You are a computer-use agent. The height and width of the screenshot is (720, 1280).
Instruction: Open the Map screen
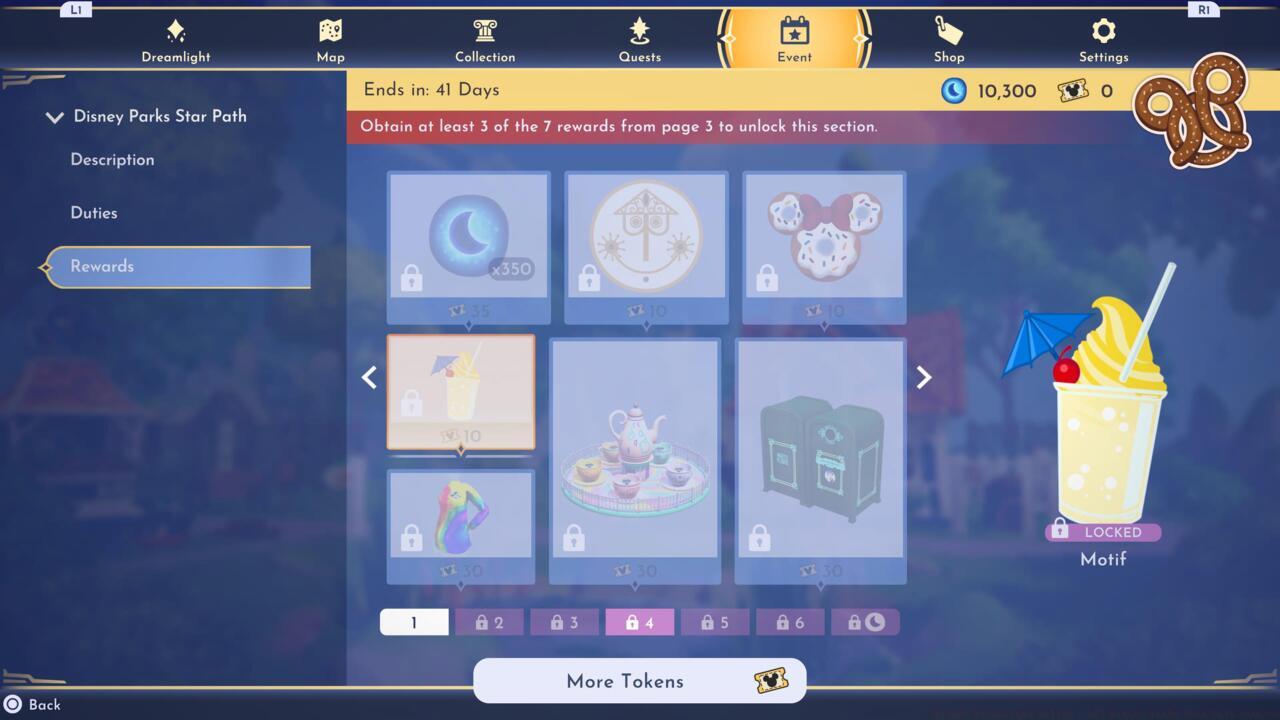[x=330, y=38]
